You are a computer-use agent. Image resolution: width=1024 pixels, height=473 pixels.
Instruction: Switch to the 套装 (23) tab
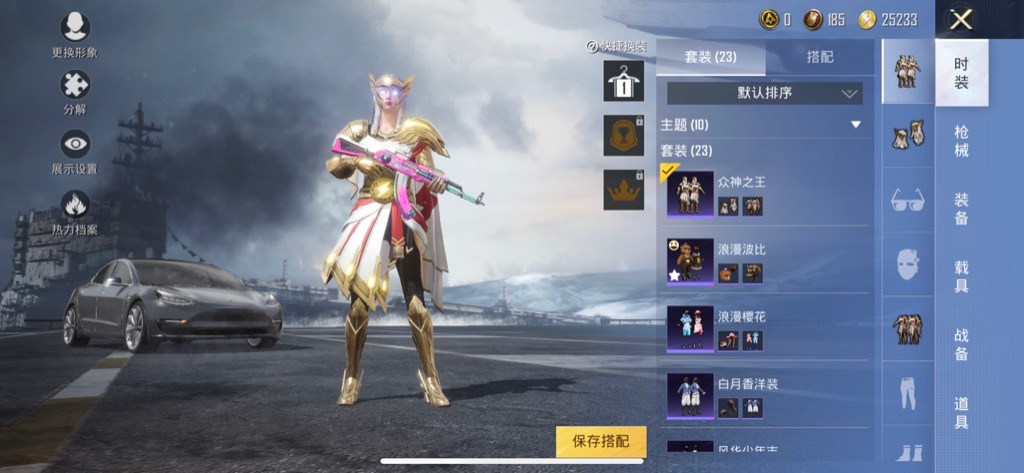click(x=711, y=57)
